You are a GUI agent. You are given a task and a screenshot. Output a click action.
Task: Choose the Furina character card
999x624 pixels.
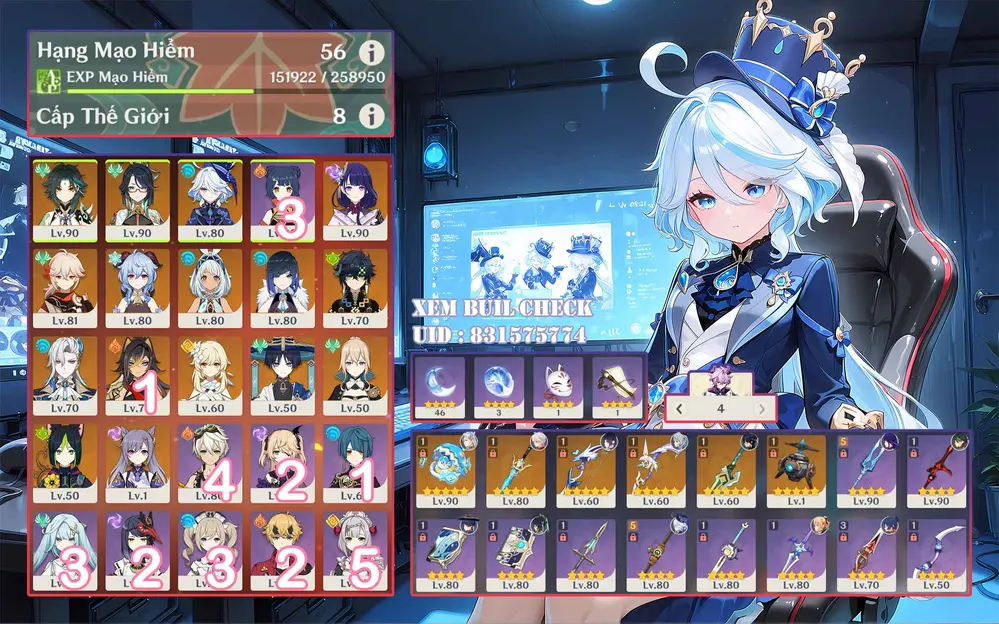pyautogui.click(x=210, y=200)
